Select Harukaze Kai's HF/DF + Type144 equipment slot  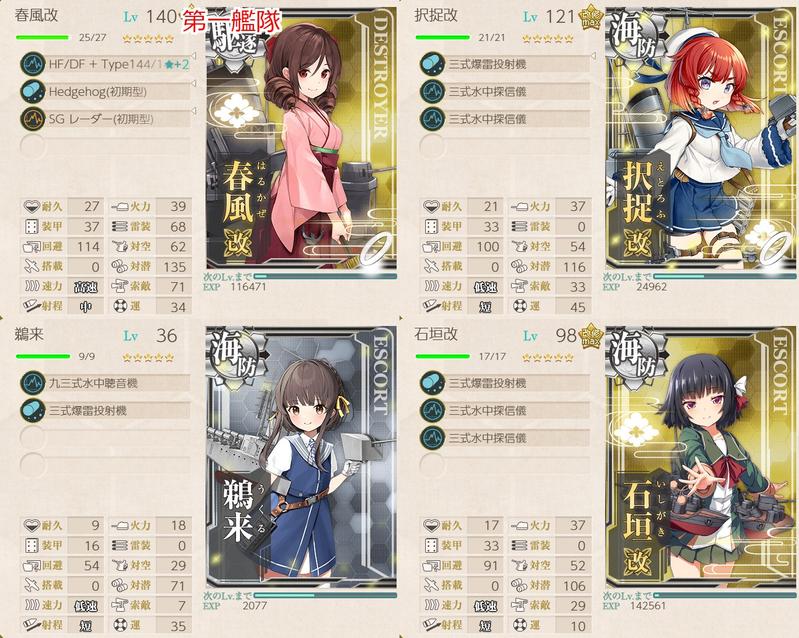[x=105, y=65]
